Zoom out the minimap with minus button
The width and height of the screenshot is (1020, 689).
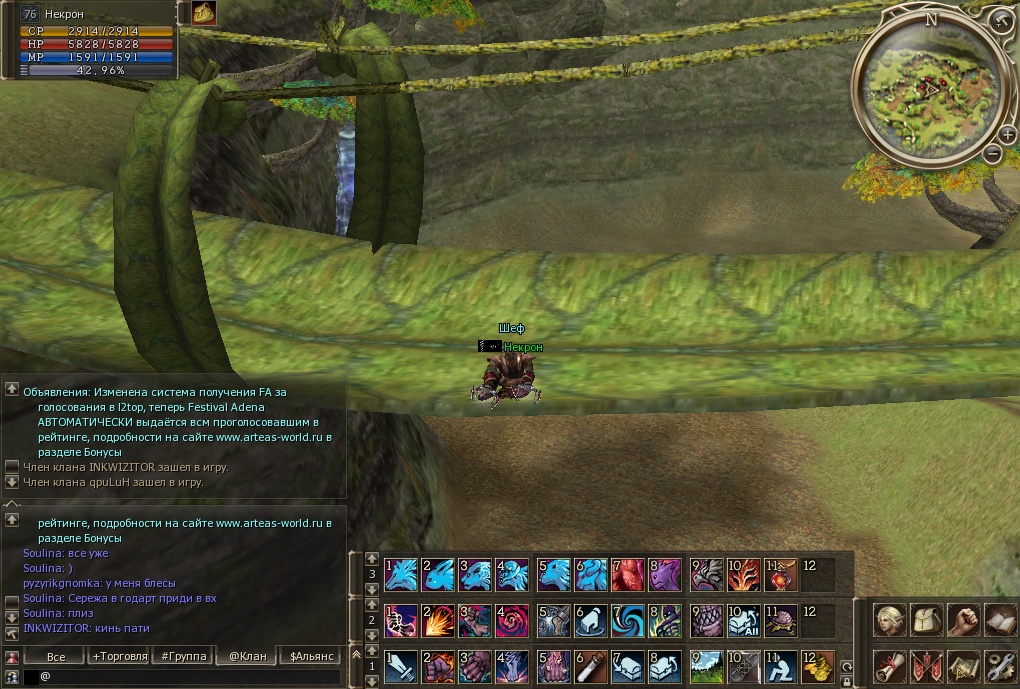point(992,154)
